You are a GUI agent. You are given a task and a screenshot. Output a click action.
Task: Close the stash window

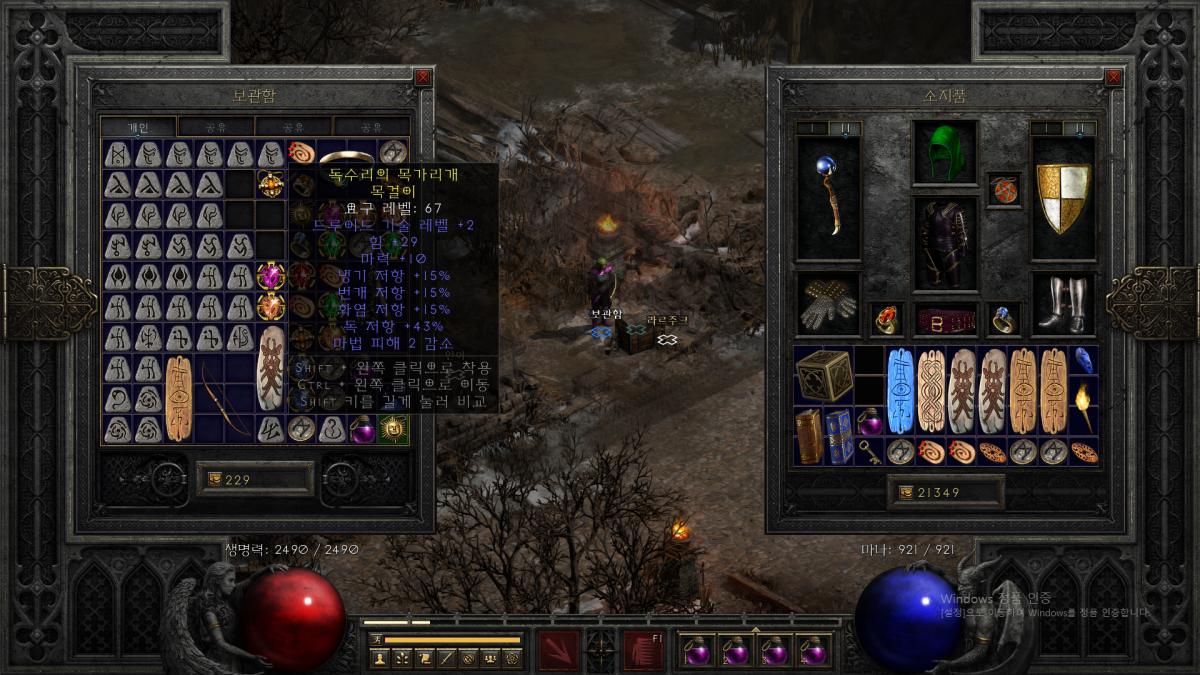[423, 76]
